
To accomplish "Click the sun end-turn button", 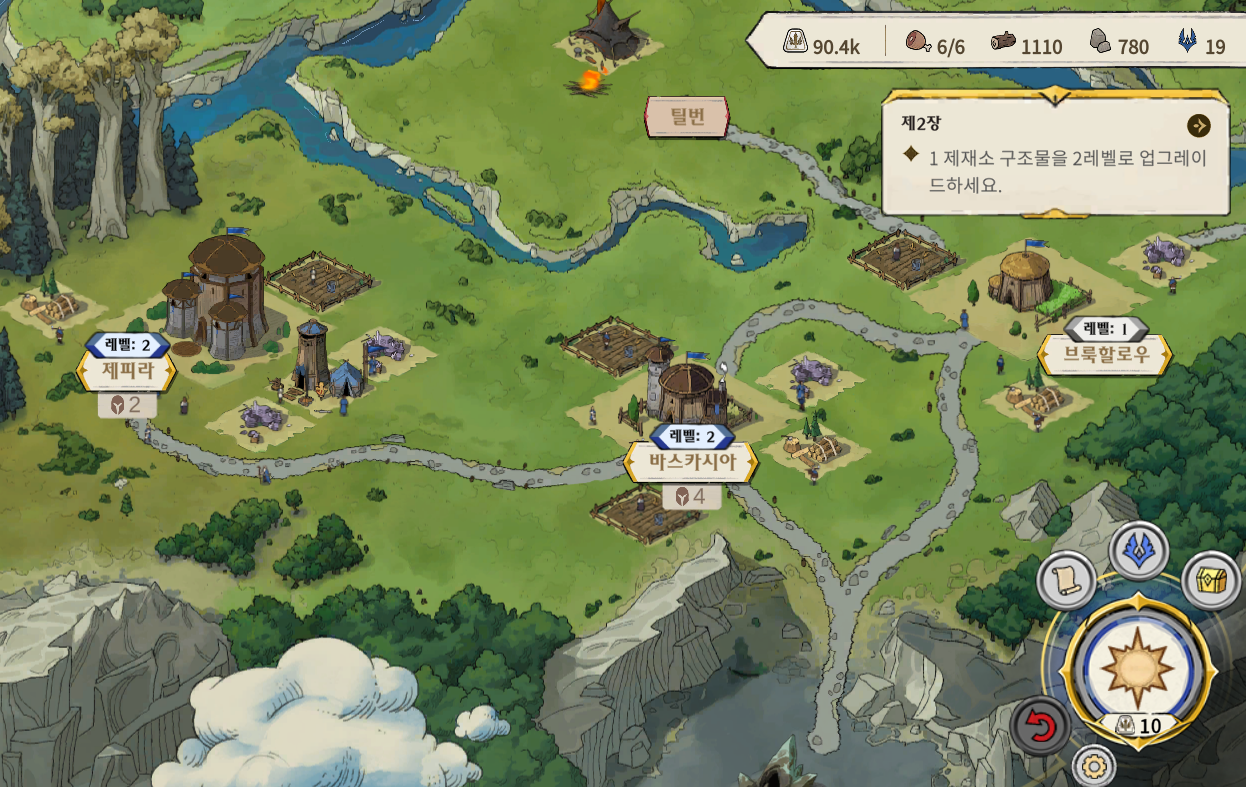I will coord(1137,663).
